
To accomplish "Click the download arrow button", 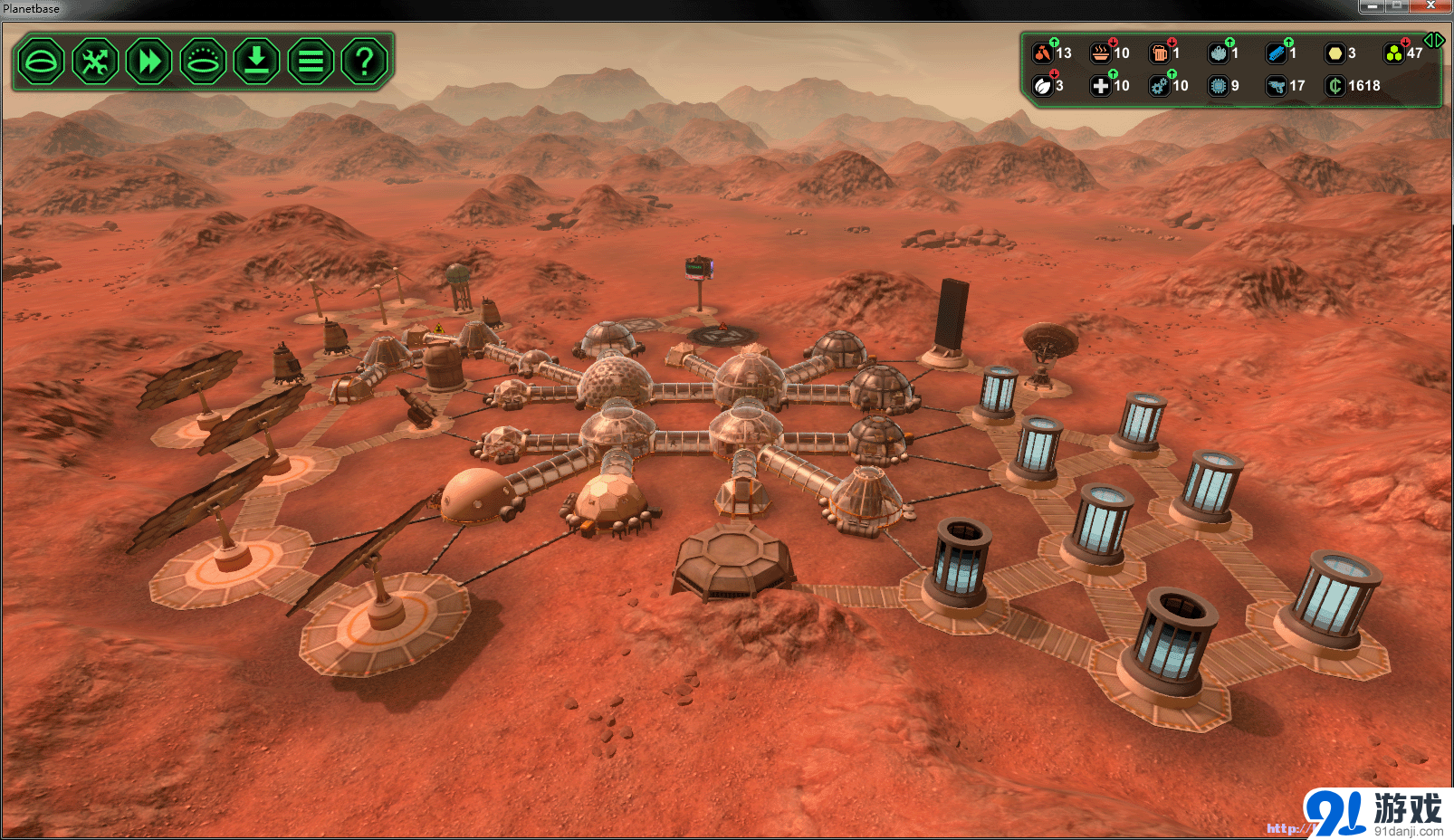I will [257, 62].
